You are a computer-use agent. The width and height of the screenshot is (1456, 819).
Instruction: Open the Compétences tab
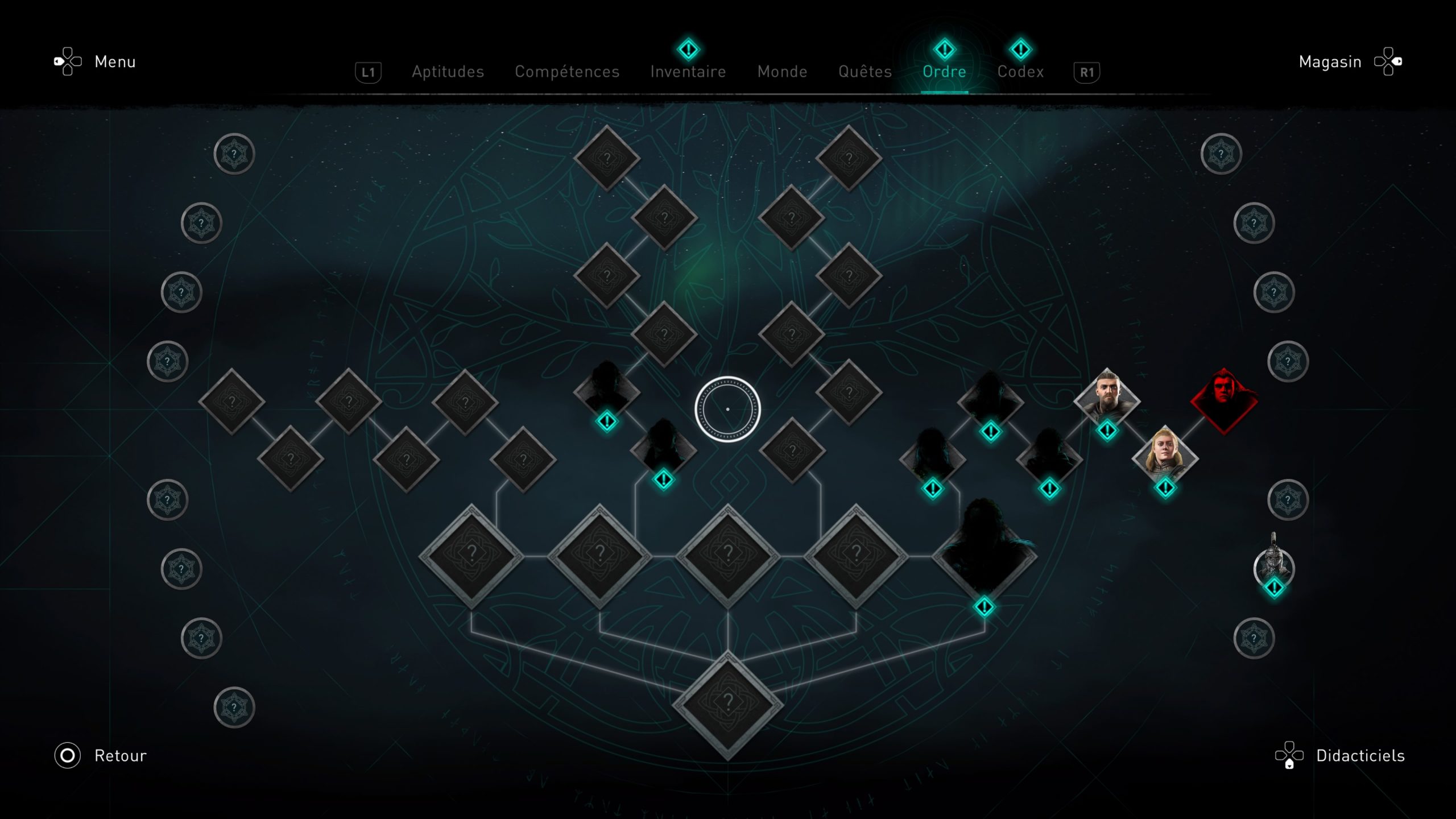tap(567, 72)
